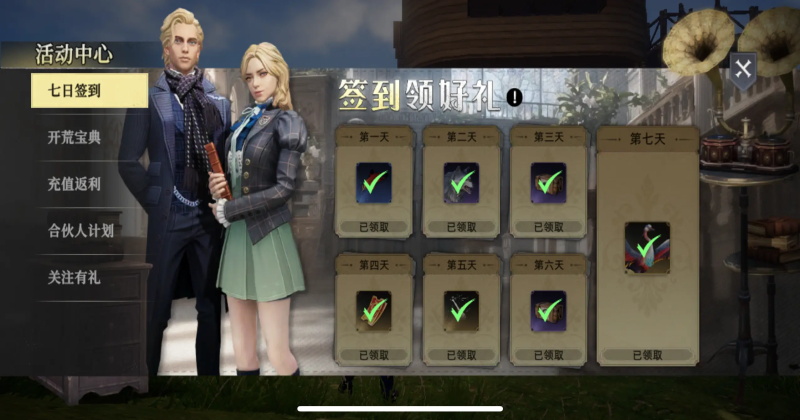
Task: Open the 开荒宝典 tab
Action: 75,138
